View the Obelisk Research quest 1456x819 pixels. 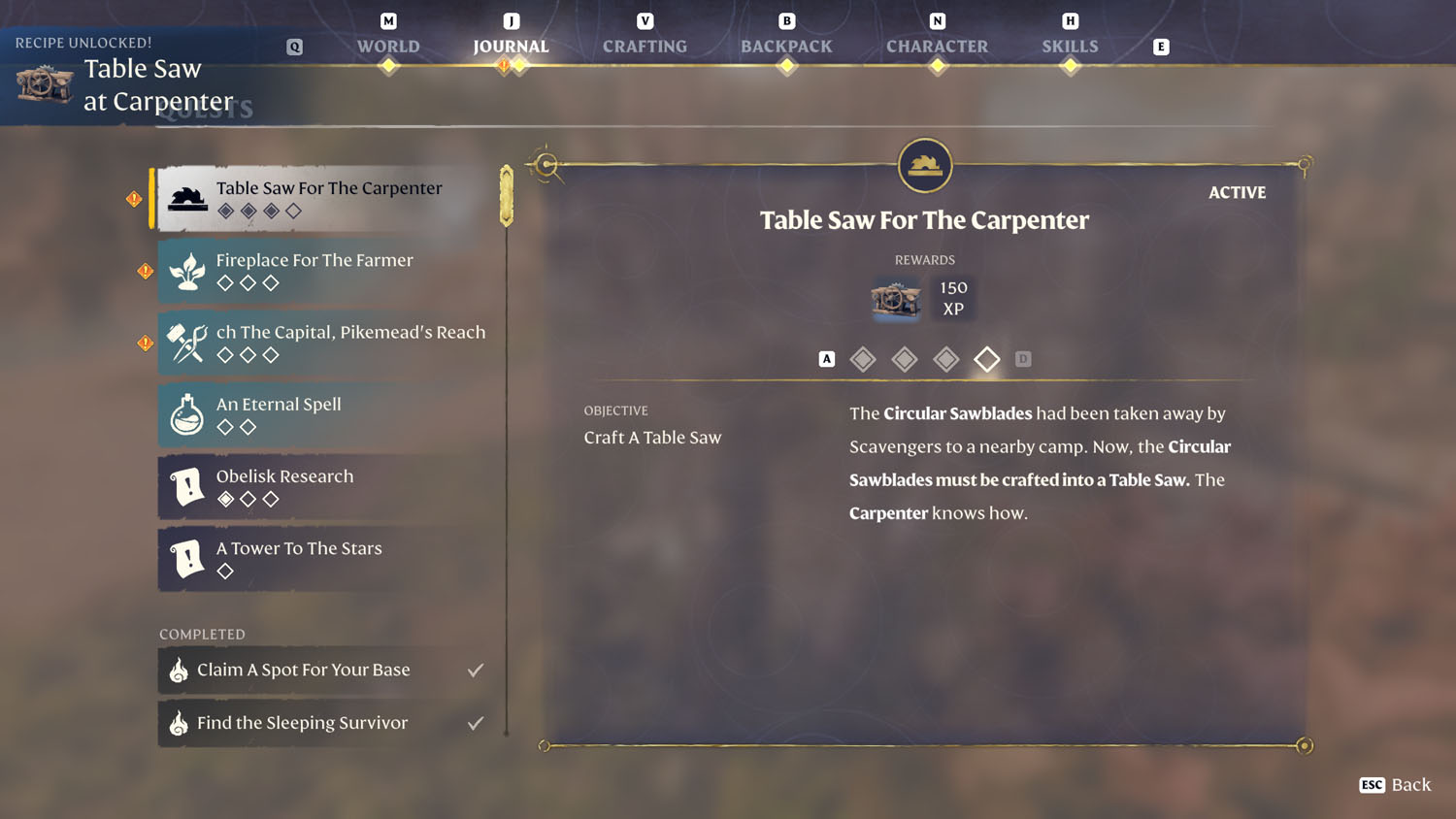tap(328, 486)
